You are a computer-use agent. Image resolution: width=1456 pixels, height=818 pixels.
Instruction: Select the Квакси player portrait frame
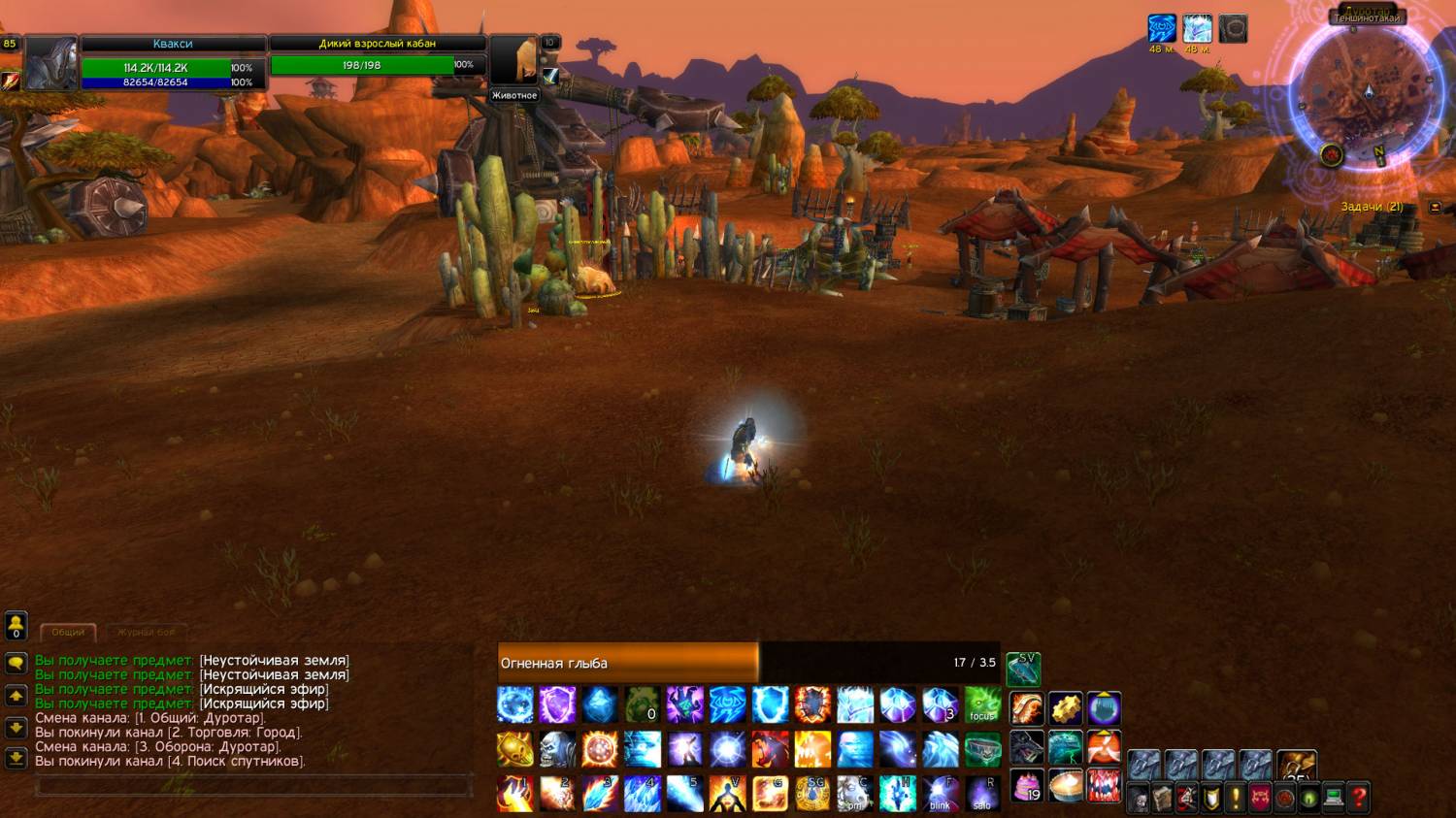pyautogui.click(x=50, y=63)
